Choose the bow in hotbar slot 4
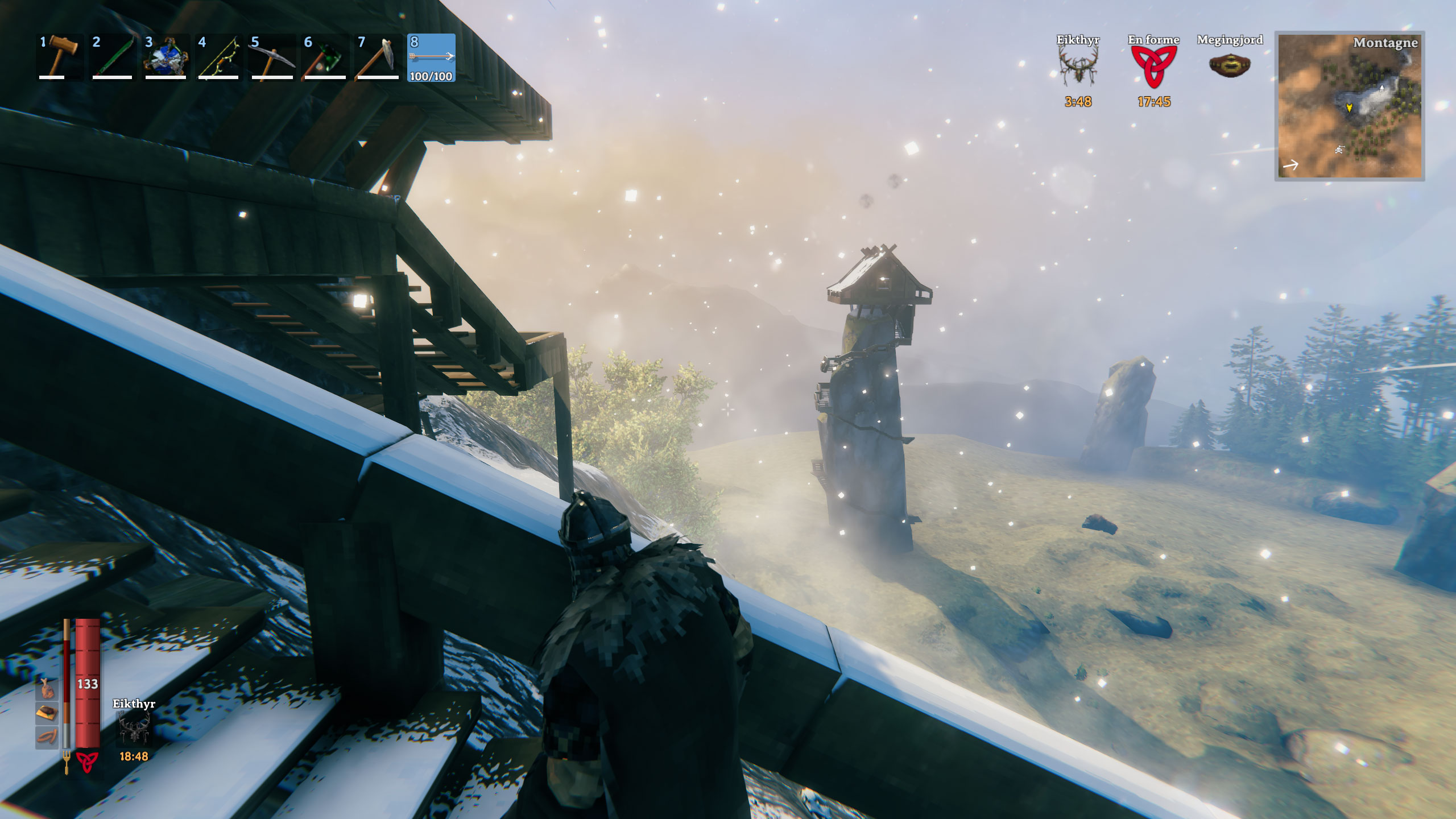This screenshot has width=1456, height=819. 218,57
